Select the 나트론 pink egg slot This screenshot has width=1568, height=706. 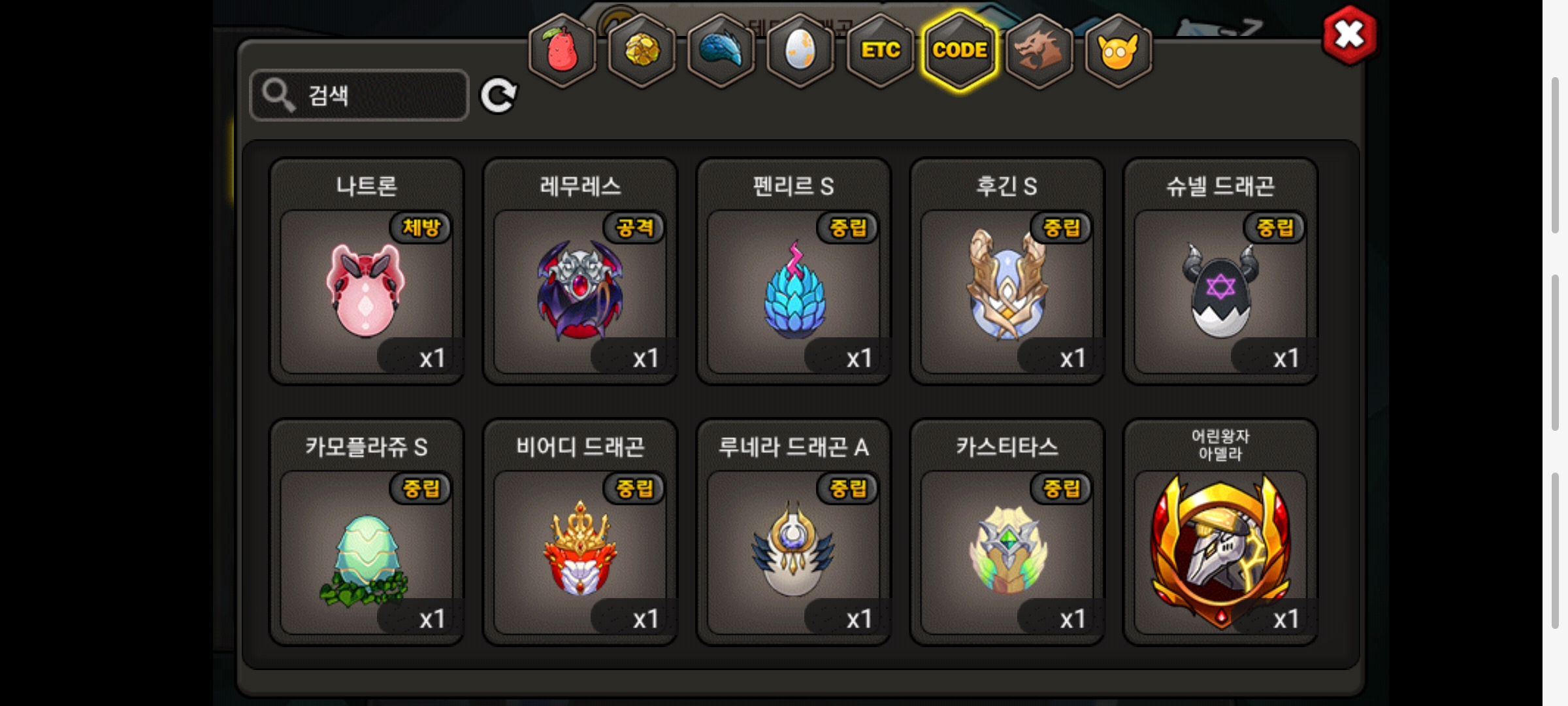[x=367, y=290]
